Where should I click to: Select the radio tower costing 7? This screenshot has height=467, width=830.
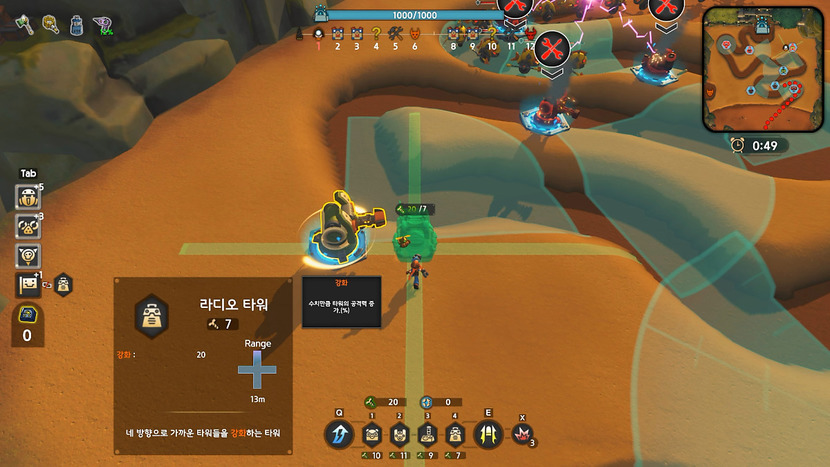(x=455, y=435)
